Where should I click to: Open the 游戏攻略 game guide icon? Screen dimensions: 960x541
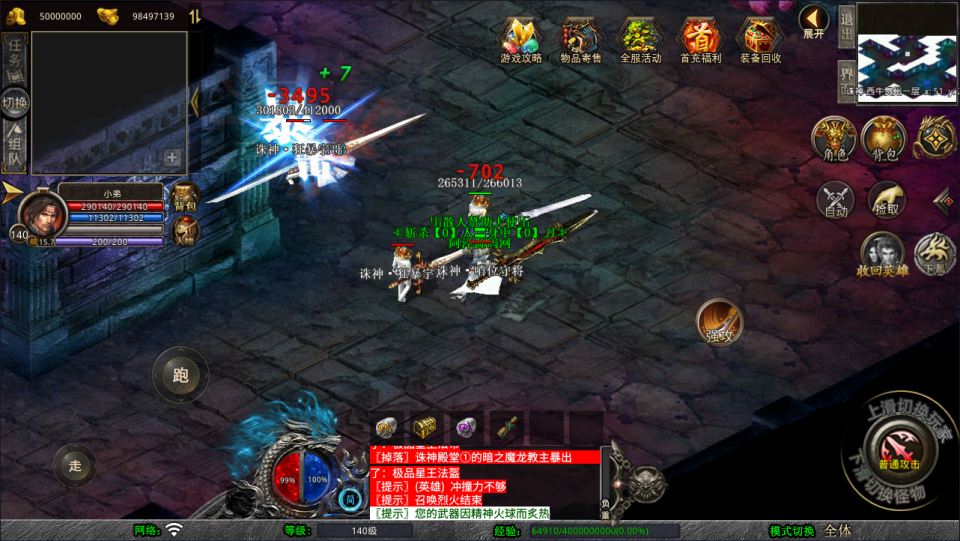[521, 38]
